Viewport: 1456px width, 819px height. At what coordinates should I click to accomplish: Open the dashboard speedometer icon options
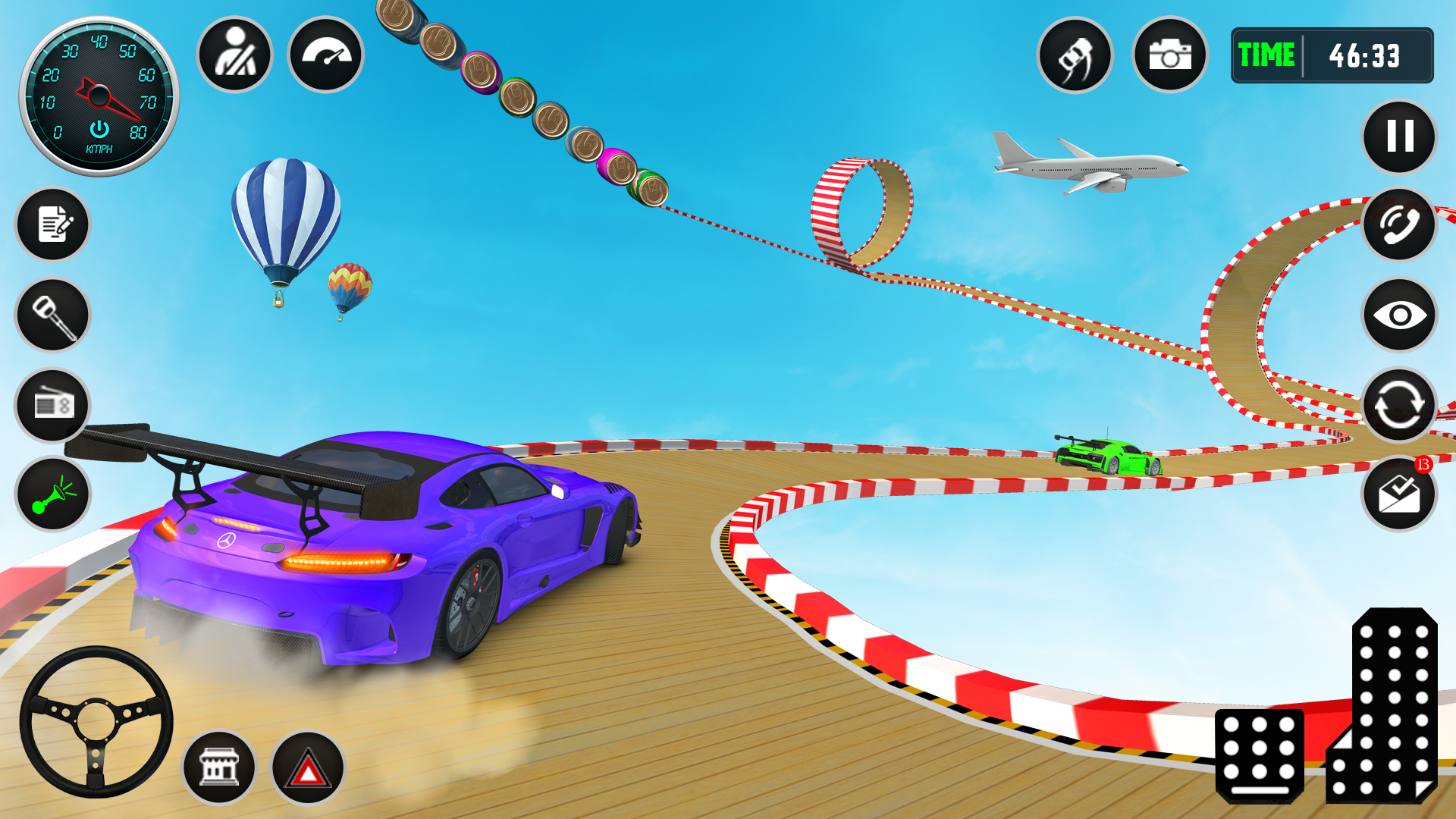coord(325,55)
